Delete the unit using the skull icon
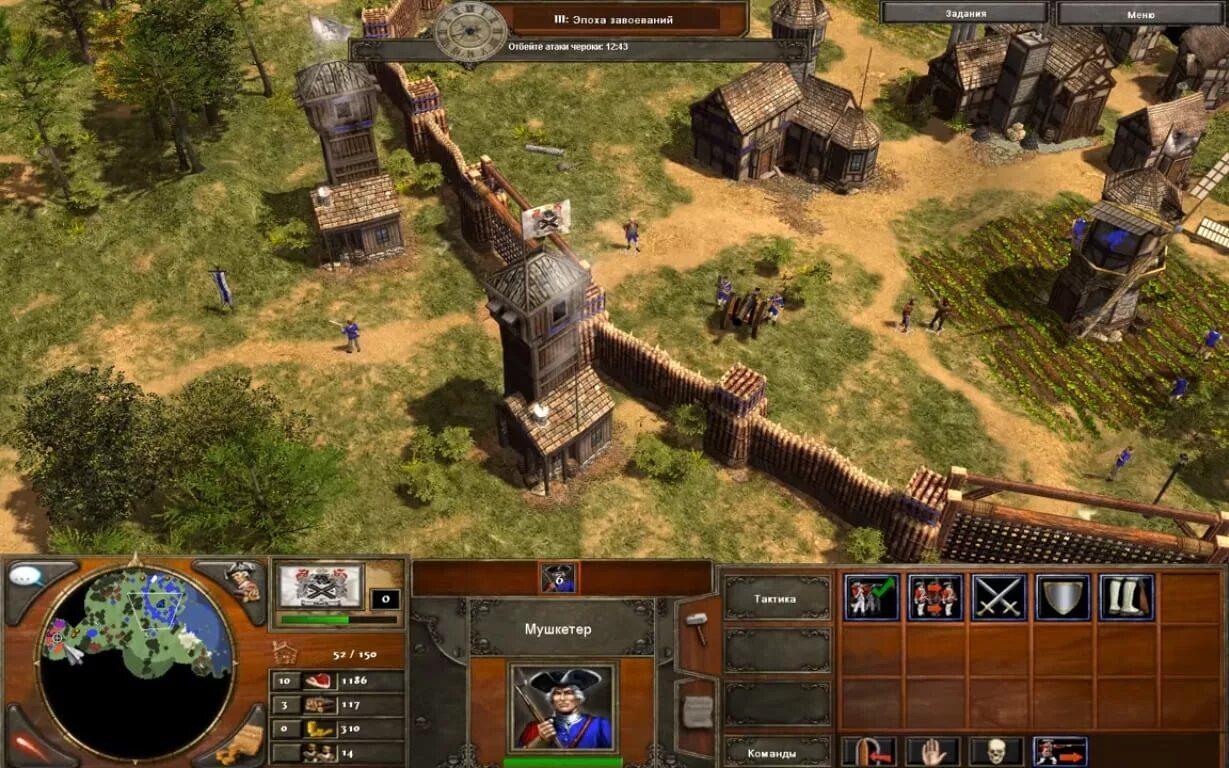 coord(996,751)
